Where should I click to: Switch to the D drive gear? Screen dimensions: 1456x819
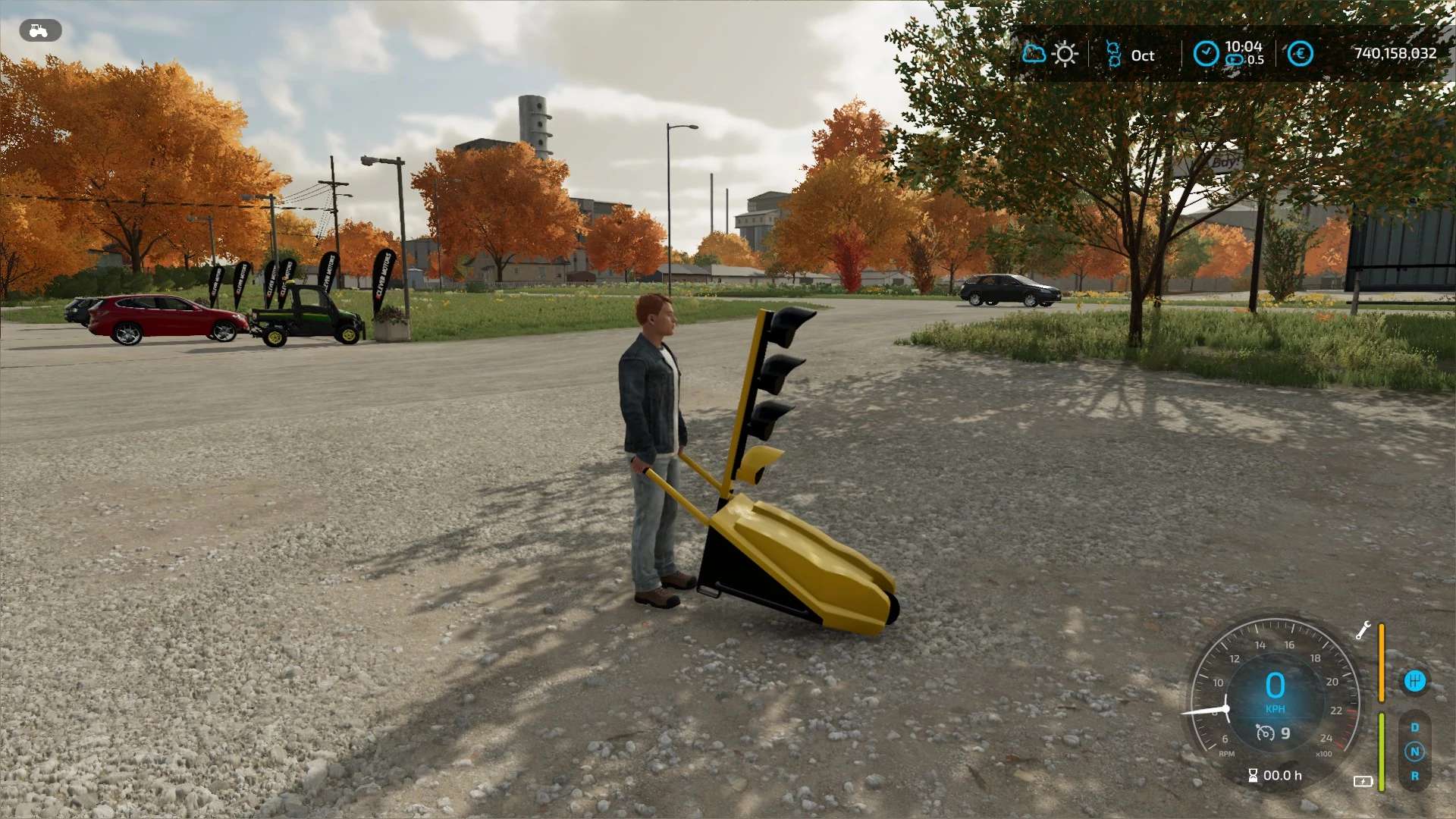(1414, 727)
